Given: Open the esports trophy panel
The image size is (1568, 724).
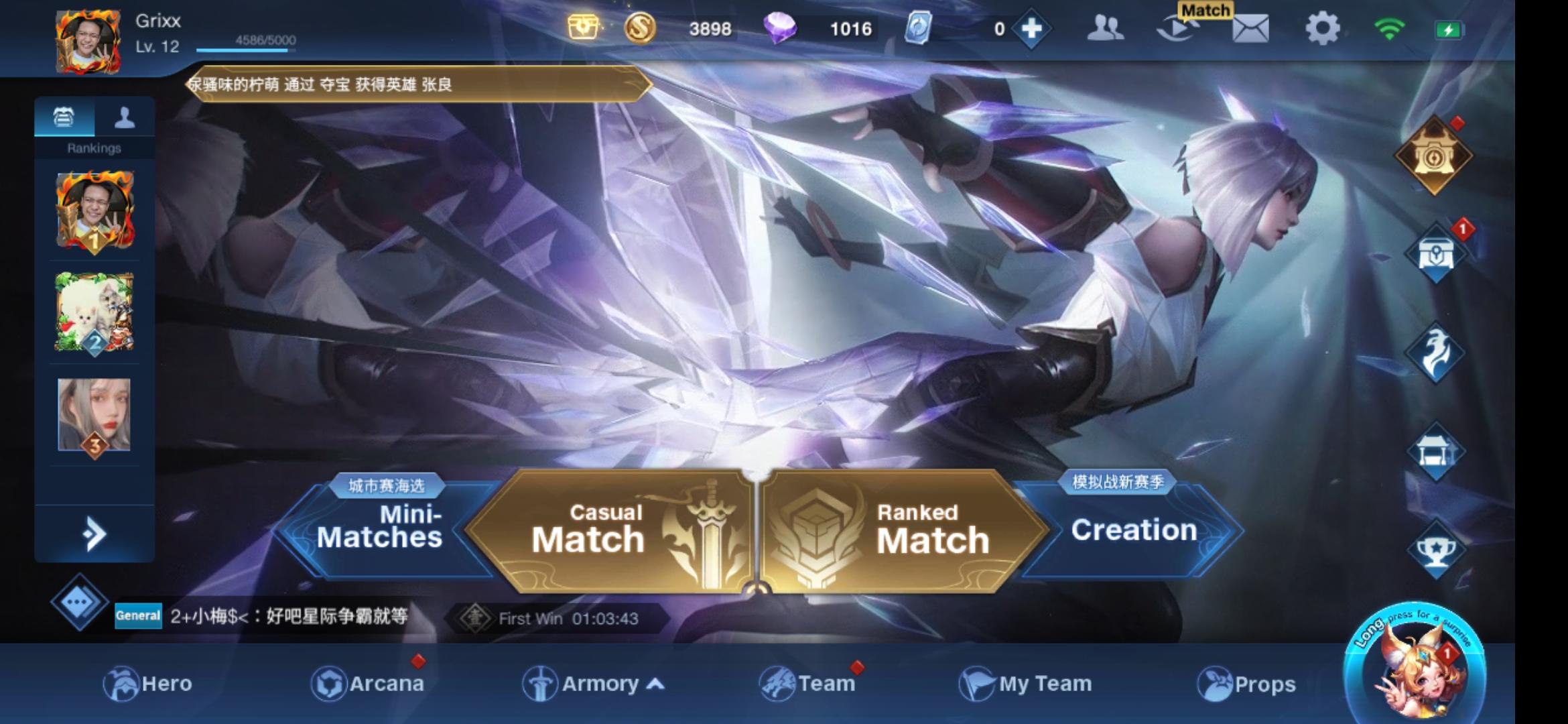Looking at the screenshot, I should [1436, 547].
